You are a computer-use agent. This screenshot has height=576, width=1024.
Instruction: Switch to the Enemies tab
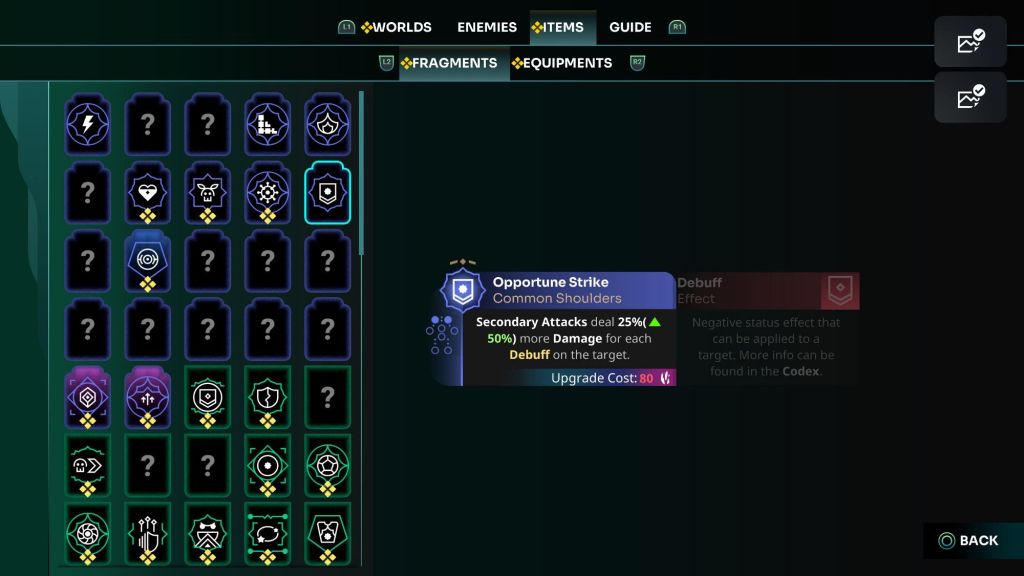tap(487, 27)
